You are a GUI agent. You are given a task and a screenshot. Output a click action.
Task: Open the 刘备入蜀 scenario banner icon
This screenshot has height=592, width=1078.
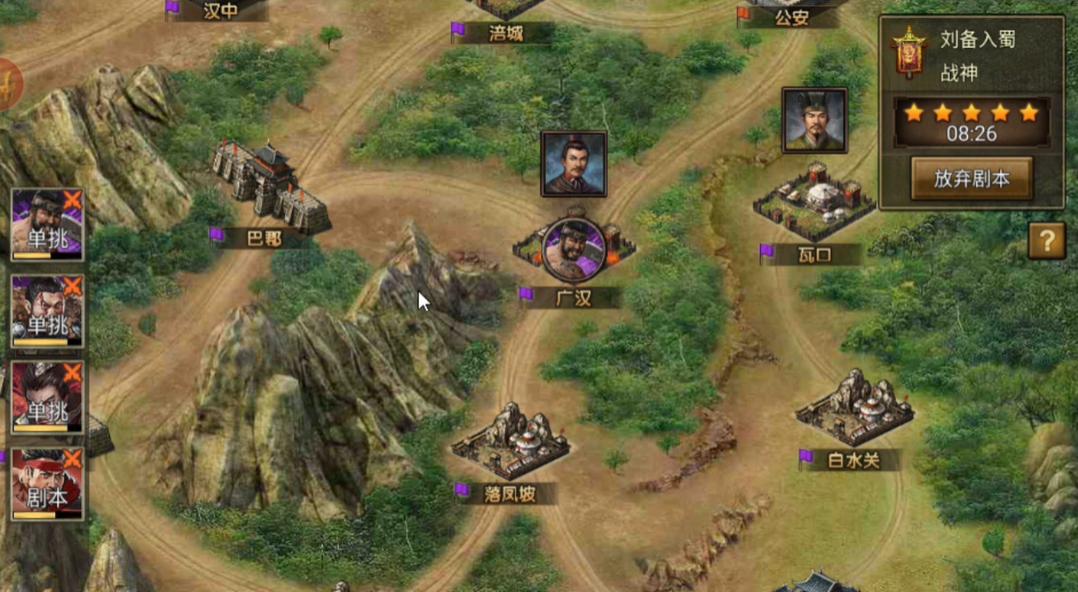tap(908, 53)
